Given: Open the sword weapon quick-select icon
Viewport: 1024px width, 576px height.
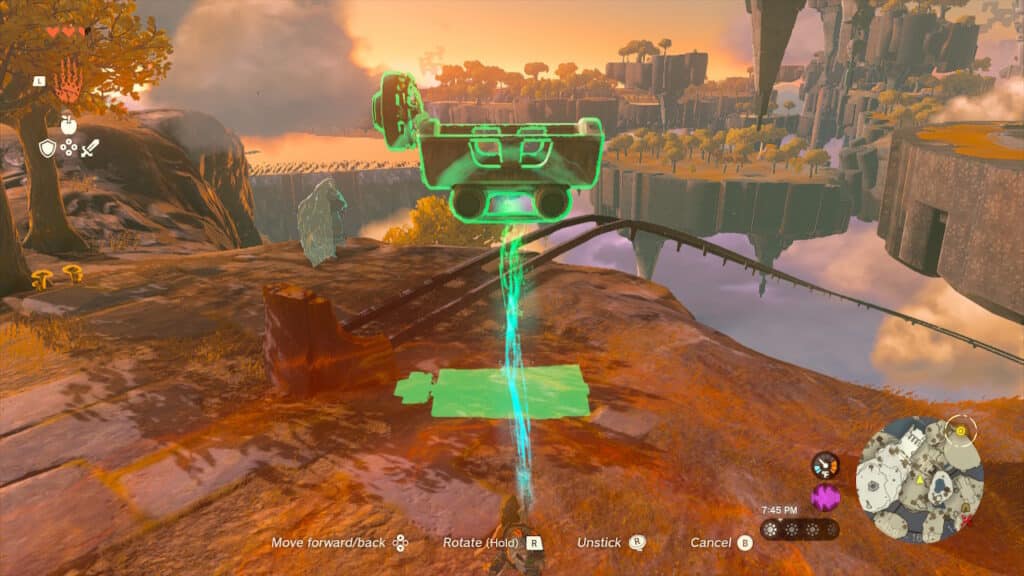Looking at the screenshot, I should click(x=90, y=148).
